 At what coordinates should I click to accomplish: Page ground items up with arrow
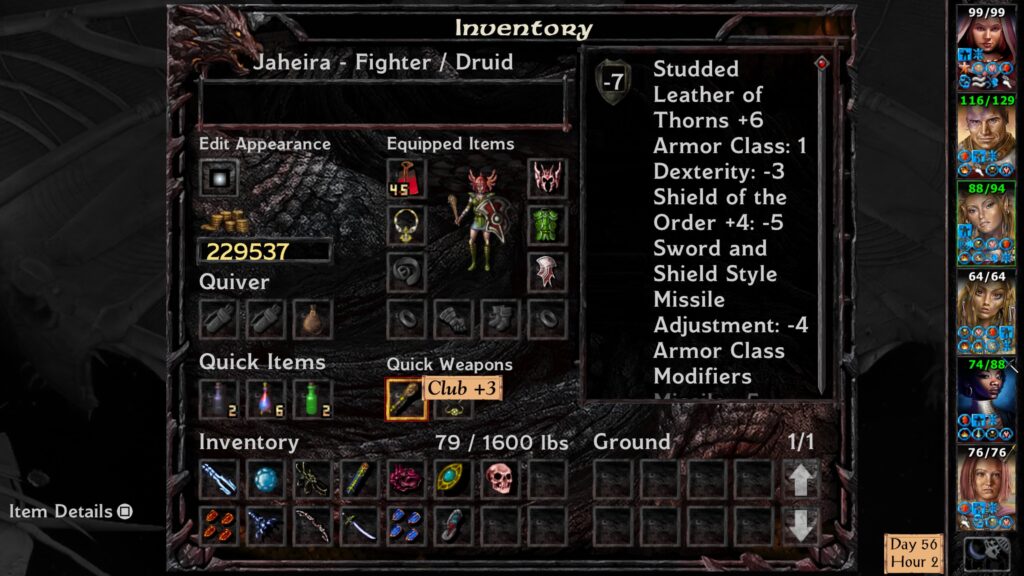point(801,479)
